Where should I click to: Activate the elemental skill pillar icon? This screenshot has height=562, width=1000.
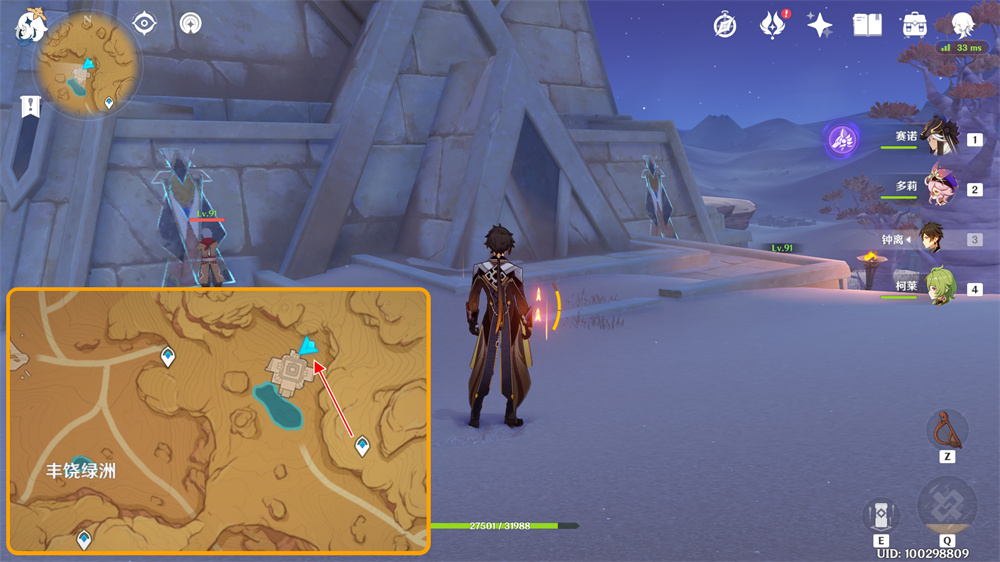(x=880, y=515)
